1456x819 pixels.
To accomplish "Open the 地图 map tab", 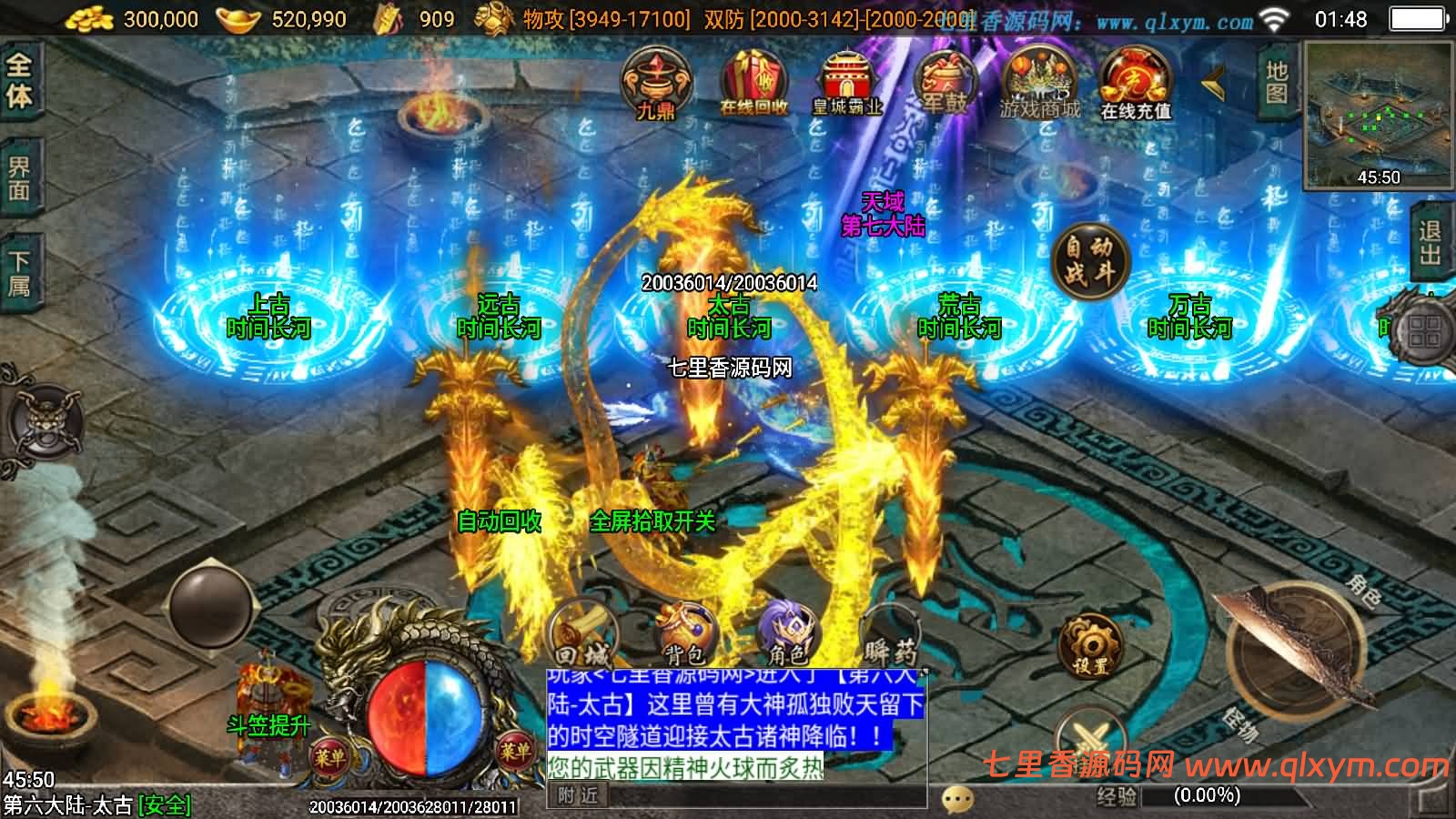I will click(1277, 82).
